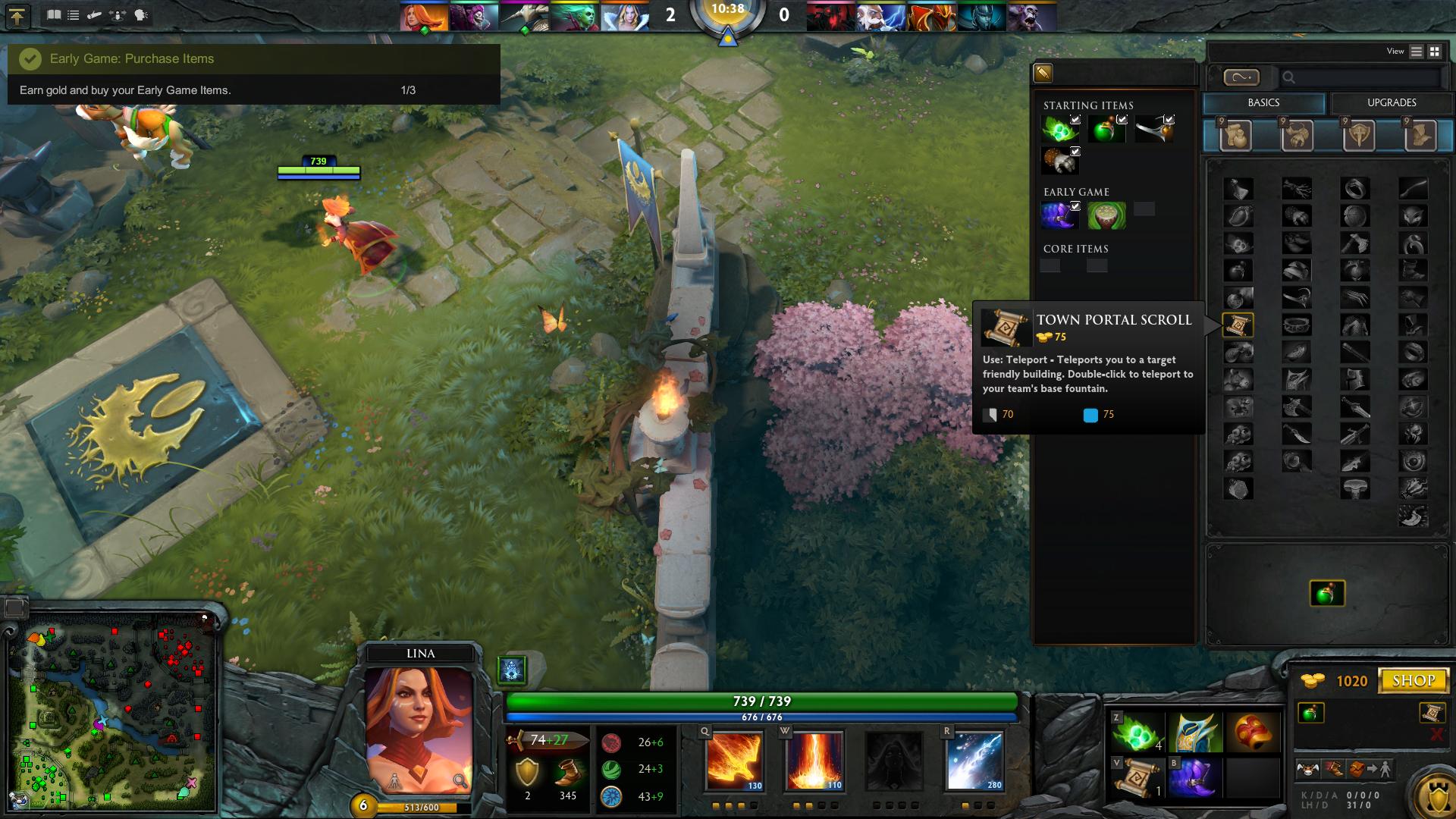Open the SHOP button

point(1414,680)
